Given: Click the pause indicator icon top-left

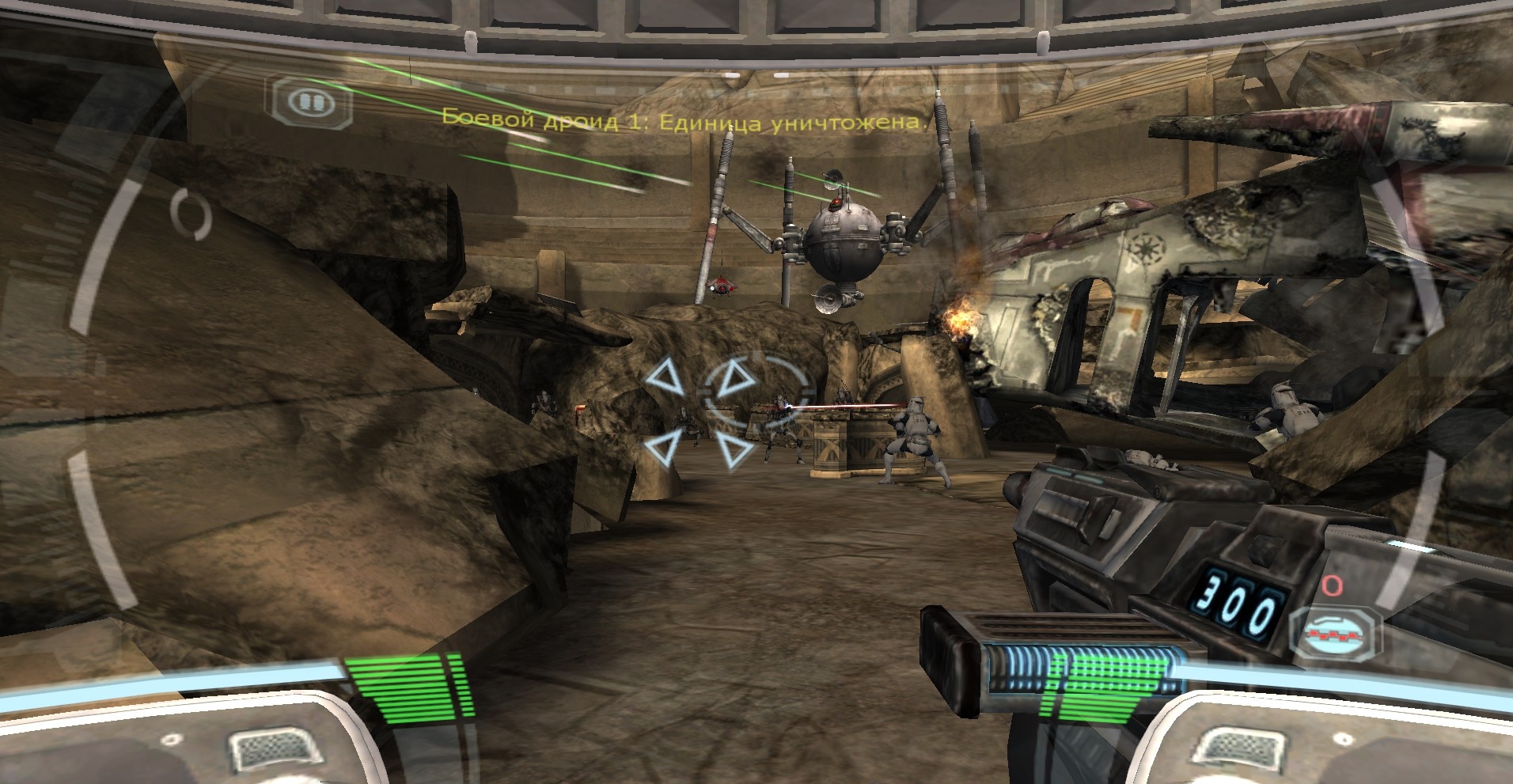Looking at the screenshot, I should 310,100.
